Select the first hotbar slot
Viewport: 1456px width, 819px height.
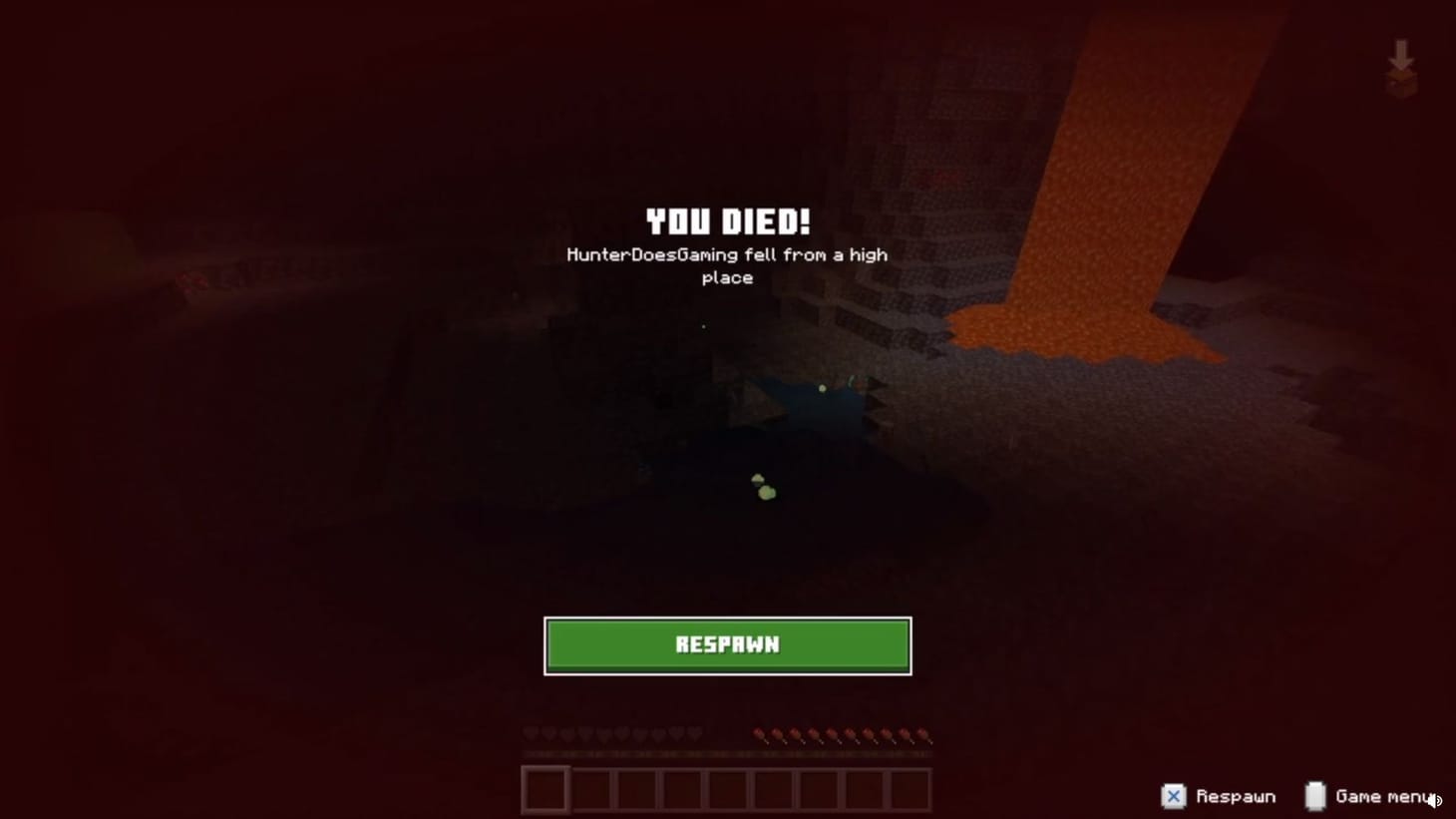tap(546, 787)
